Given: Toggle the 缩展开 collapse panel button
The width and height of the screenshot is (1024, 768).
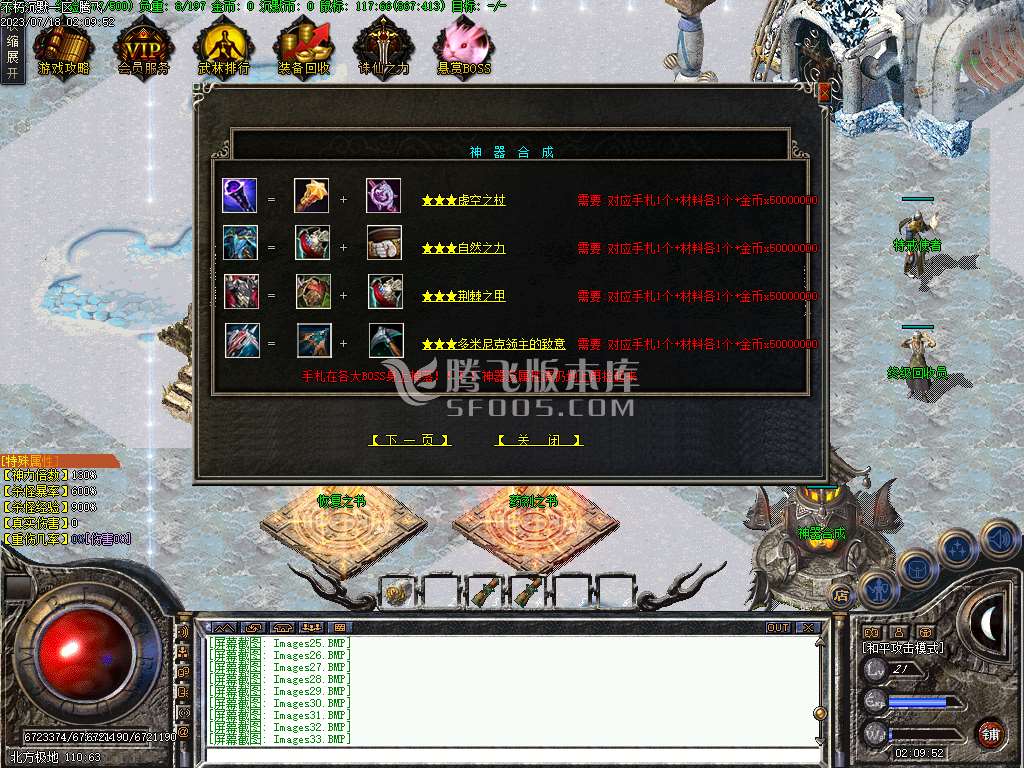Looking at the screenshot, I should [12, 57].
